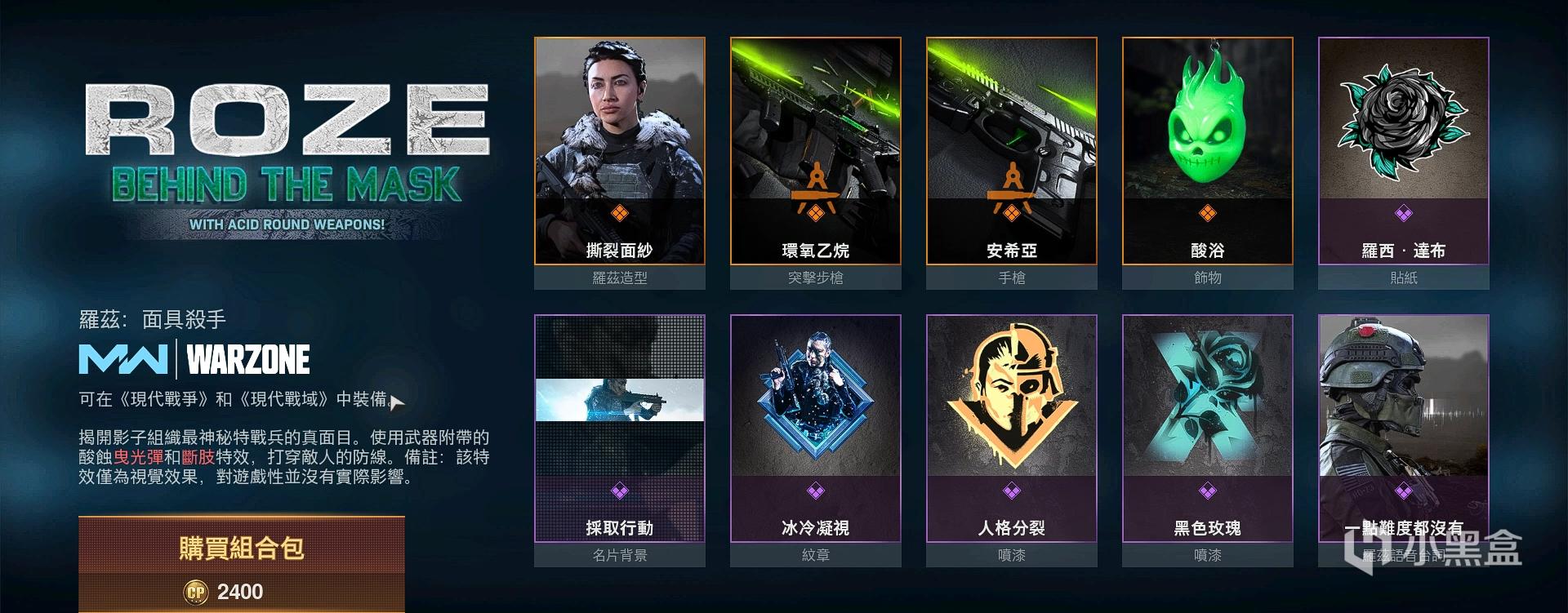The width and height of the screenshot is (1568, 613).
Task: Choose the 冰冷凝視 emblem tile
Action: click(816, 429)
